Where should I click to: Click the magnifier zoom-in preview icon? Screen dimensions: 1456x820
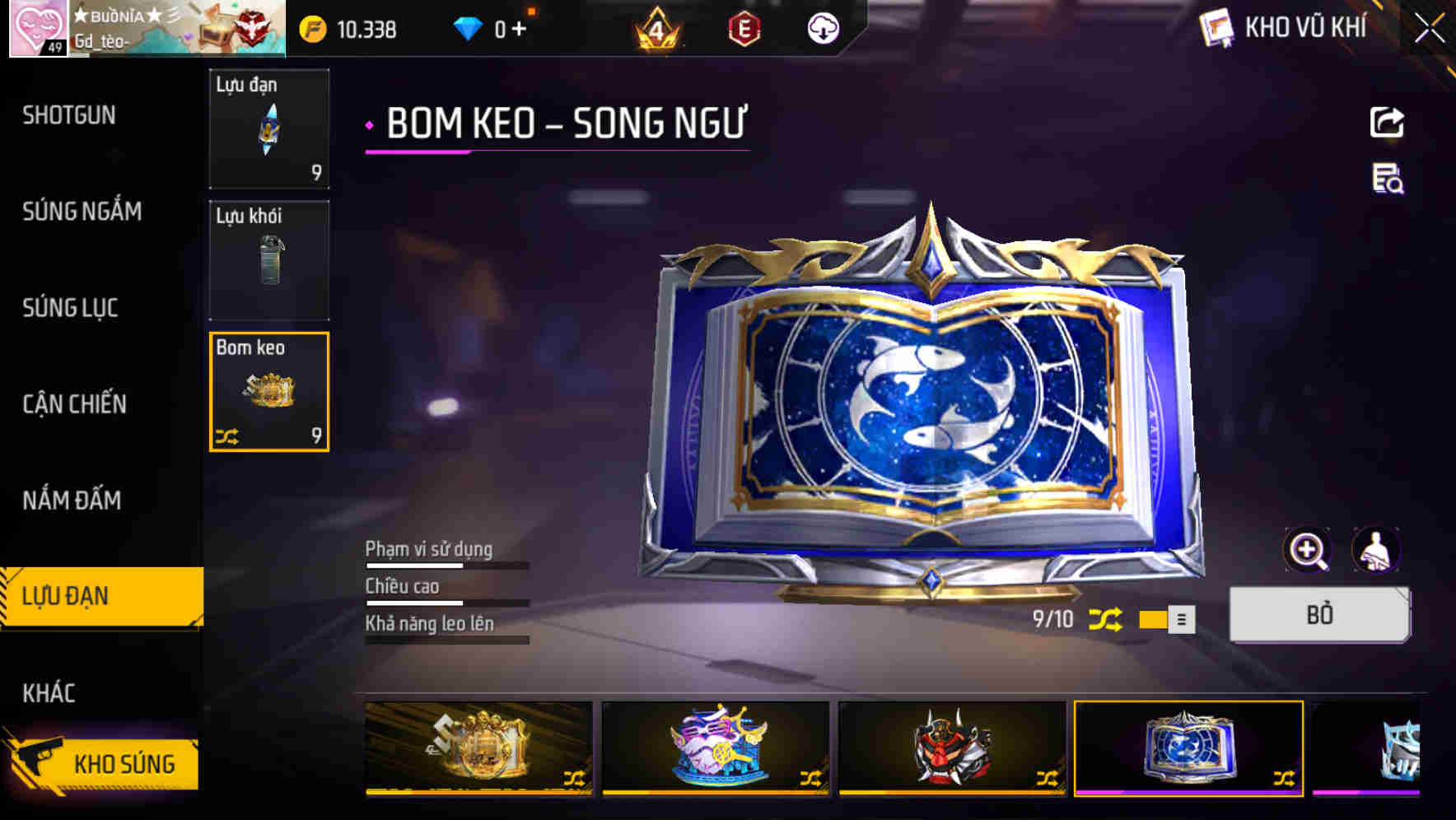pos(1309,549)
